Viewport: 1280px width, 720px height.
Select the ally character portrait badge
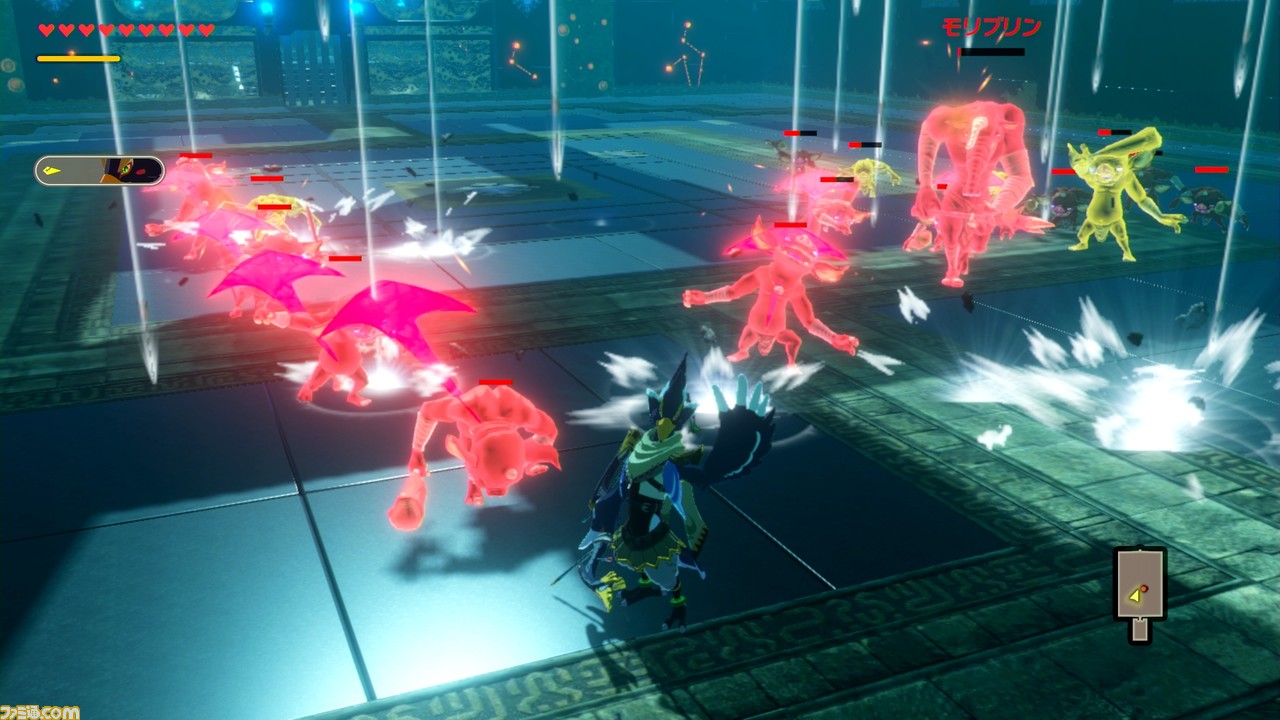[x=100, y=171]
